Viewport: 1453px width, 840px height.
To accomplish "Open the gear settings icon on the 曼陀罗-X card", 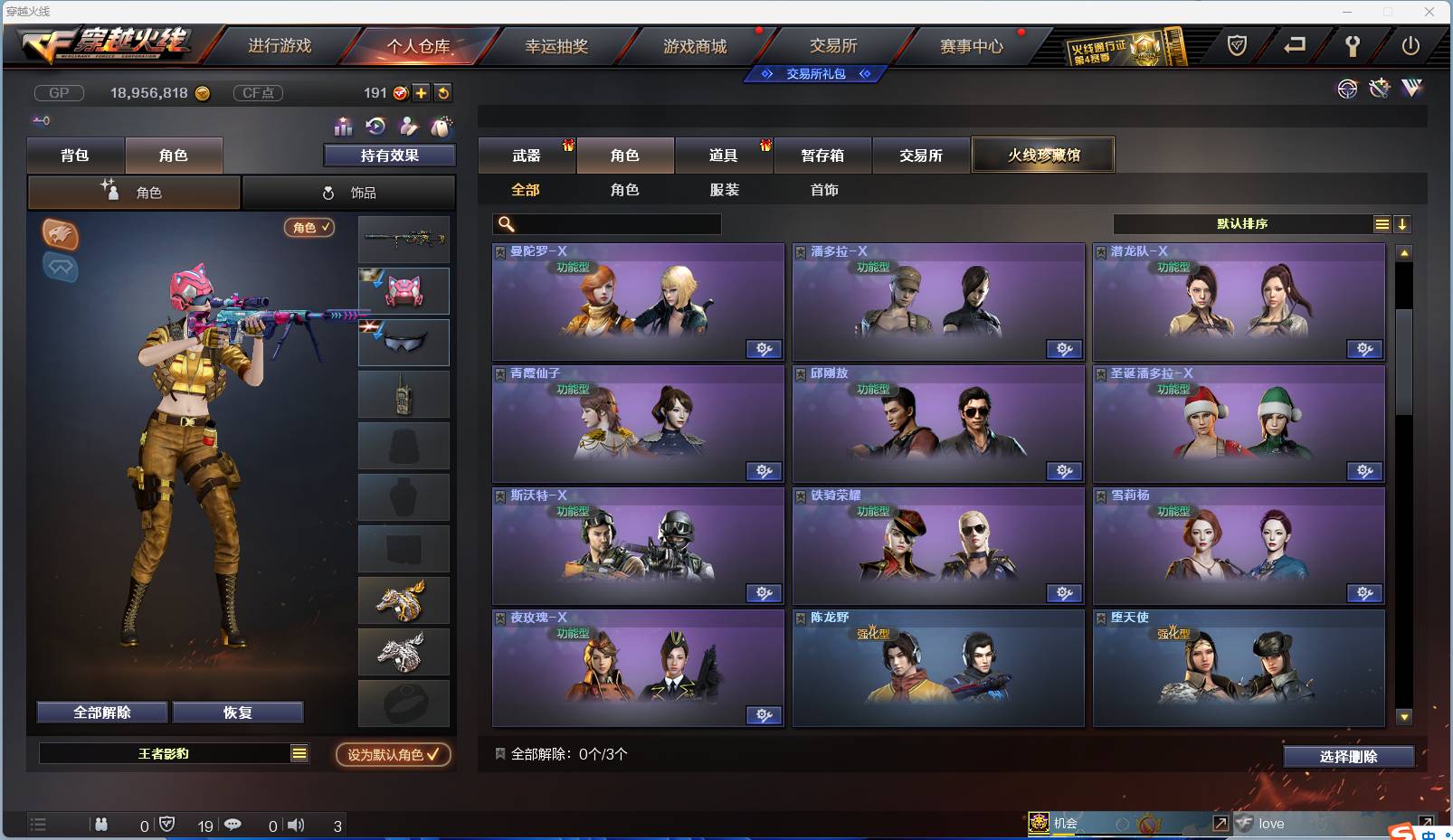I will (765, 349).
